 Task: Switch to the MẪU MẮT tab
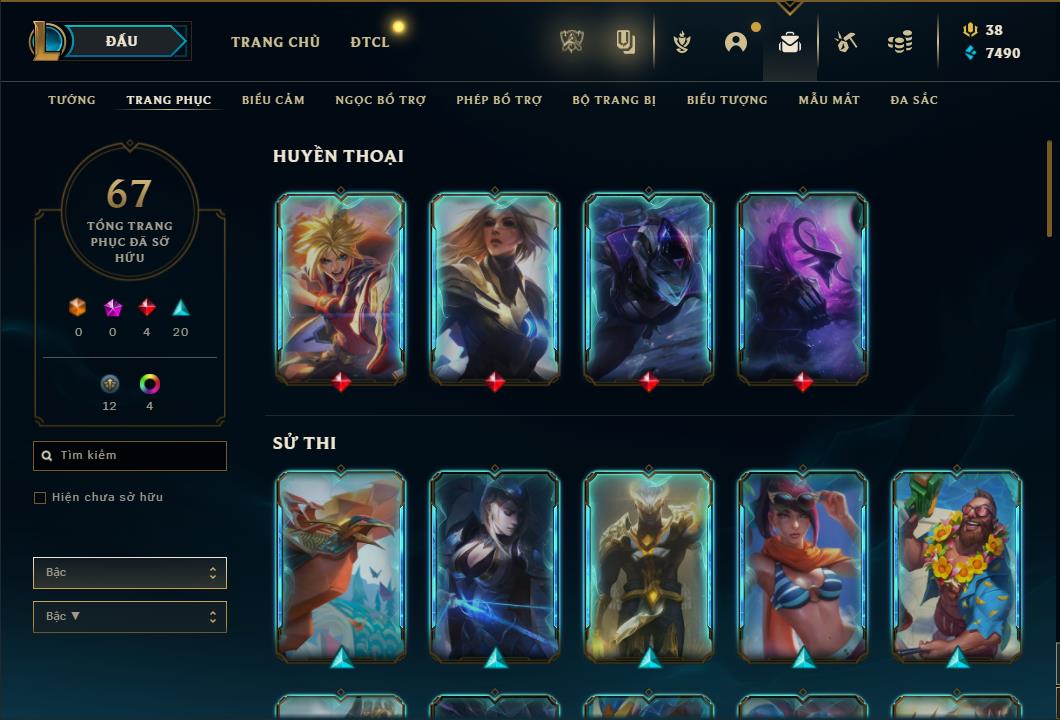click(829, 100)
